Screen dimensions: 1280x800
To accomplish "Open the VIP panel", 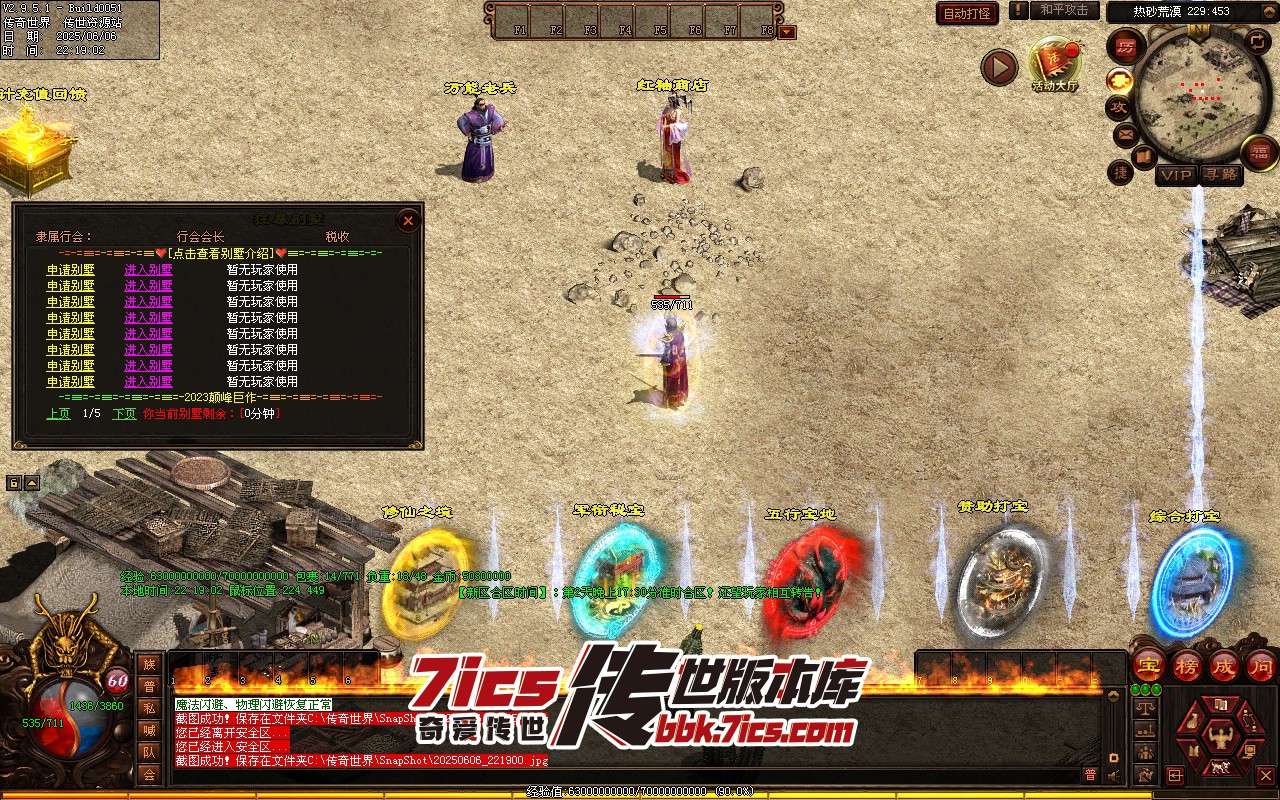I will click(1176, 175).
